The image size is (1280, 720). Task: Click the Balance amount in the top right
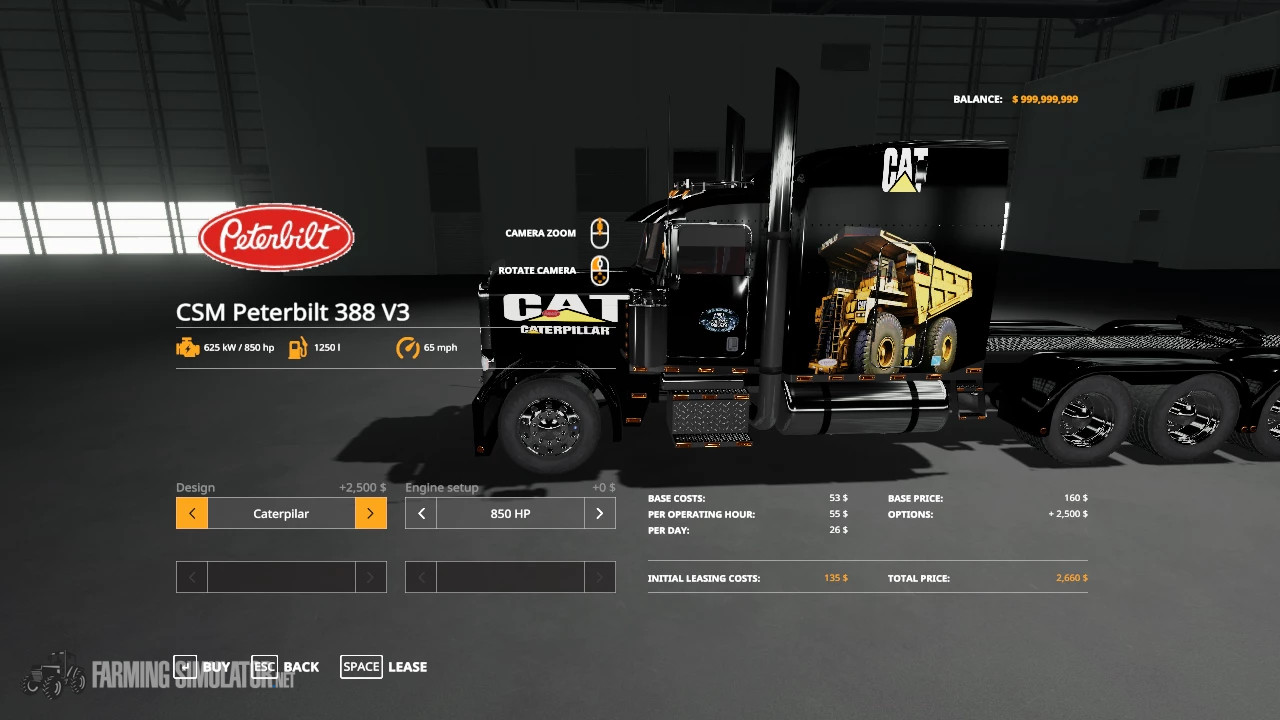coord(1045,99)
